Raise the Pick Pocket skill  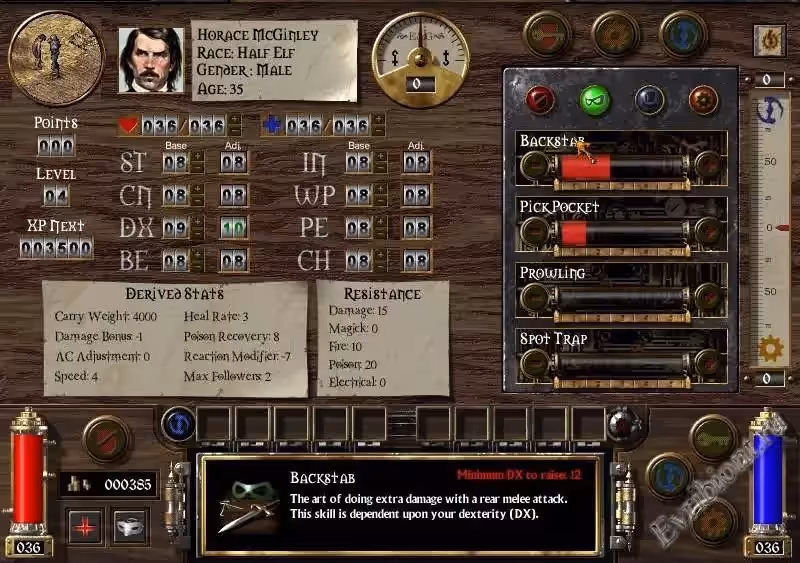[708, 232]
